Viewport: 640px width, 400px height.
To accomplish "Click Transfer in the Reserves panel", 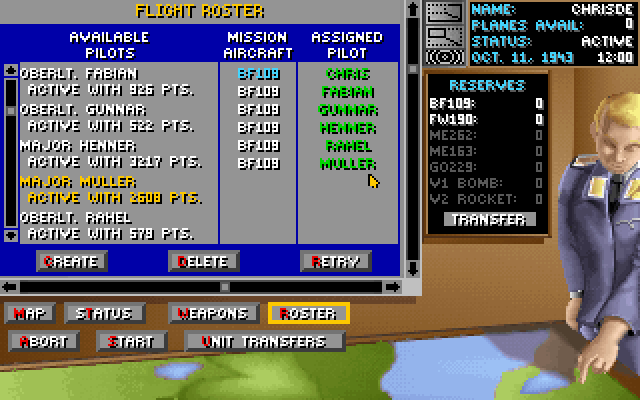I will (490, 219).
